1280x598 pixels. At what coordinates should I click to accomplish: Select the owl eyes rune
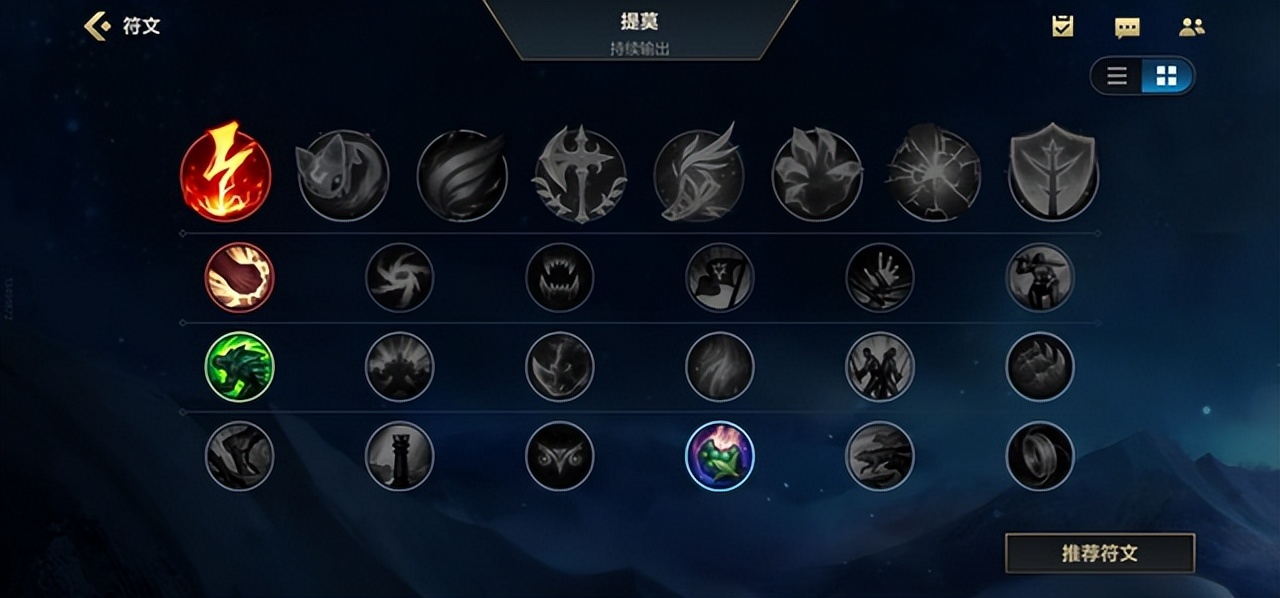[559, 456]
